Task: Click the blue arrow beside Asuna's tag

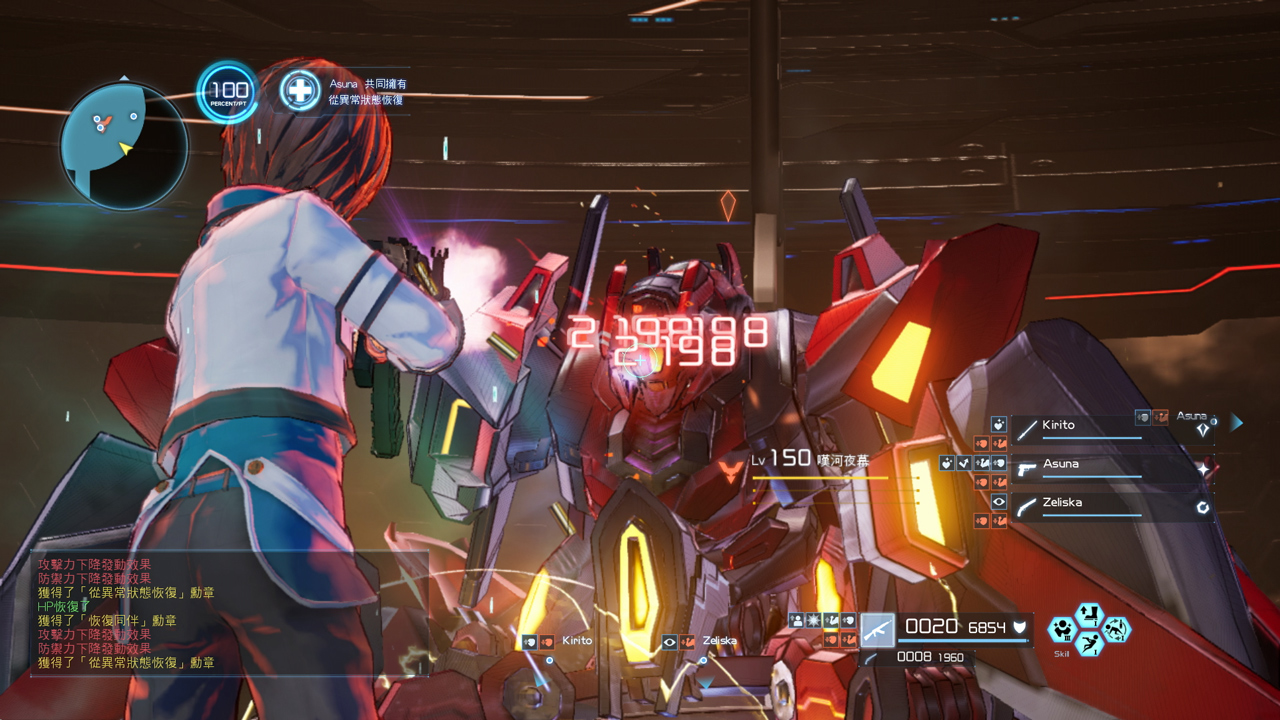Action: click(1237, 423)
